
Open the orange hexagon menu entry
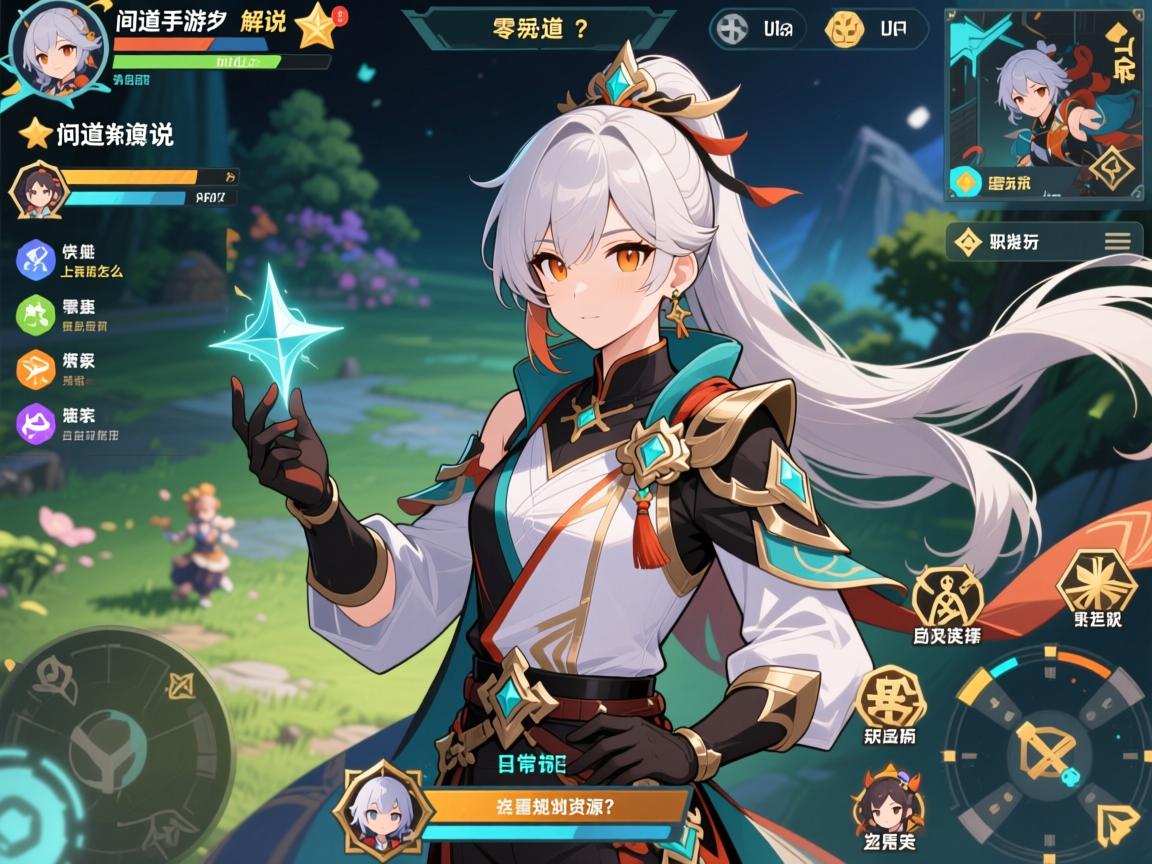tap(37, 368)
